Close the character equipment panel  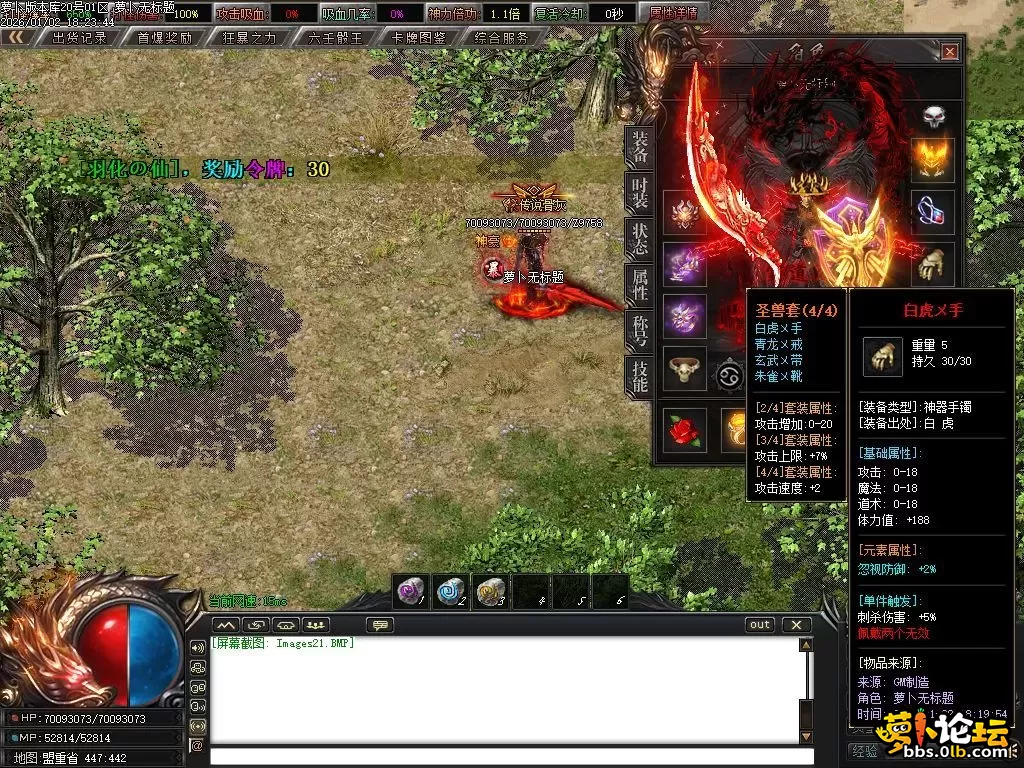pyautogui.click(x=949, y=52)
